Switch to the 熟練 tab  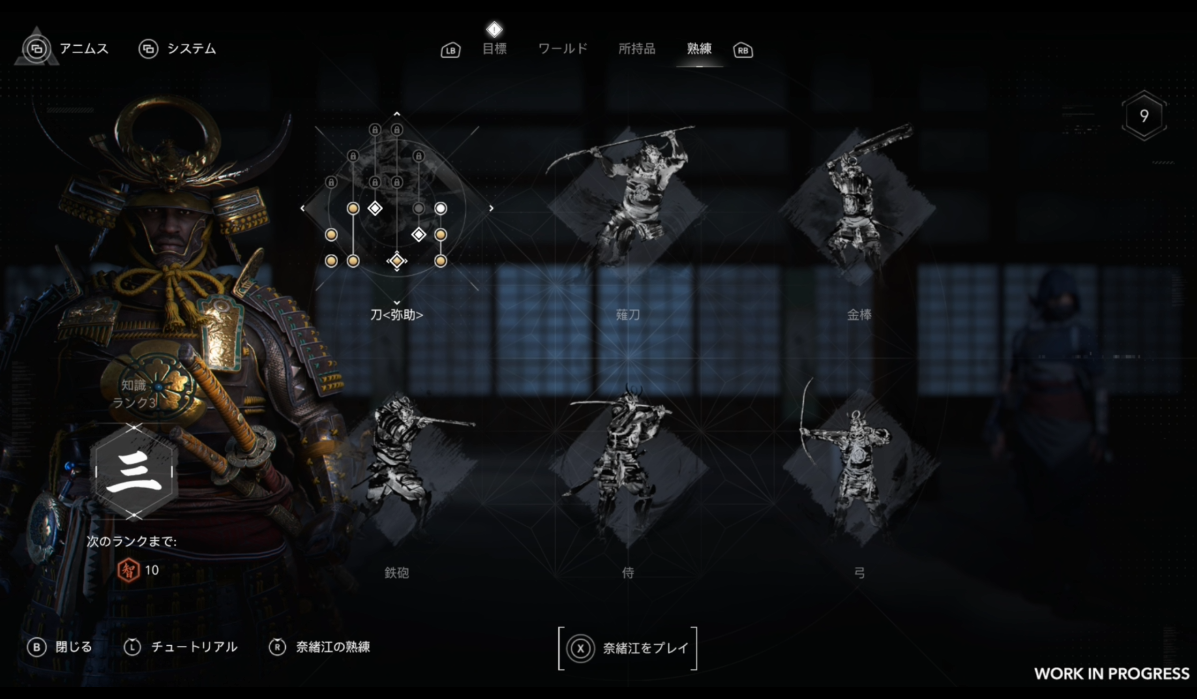(700, 48)
